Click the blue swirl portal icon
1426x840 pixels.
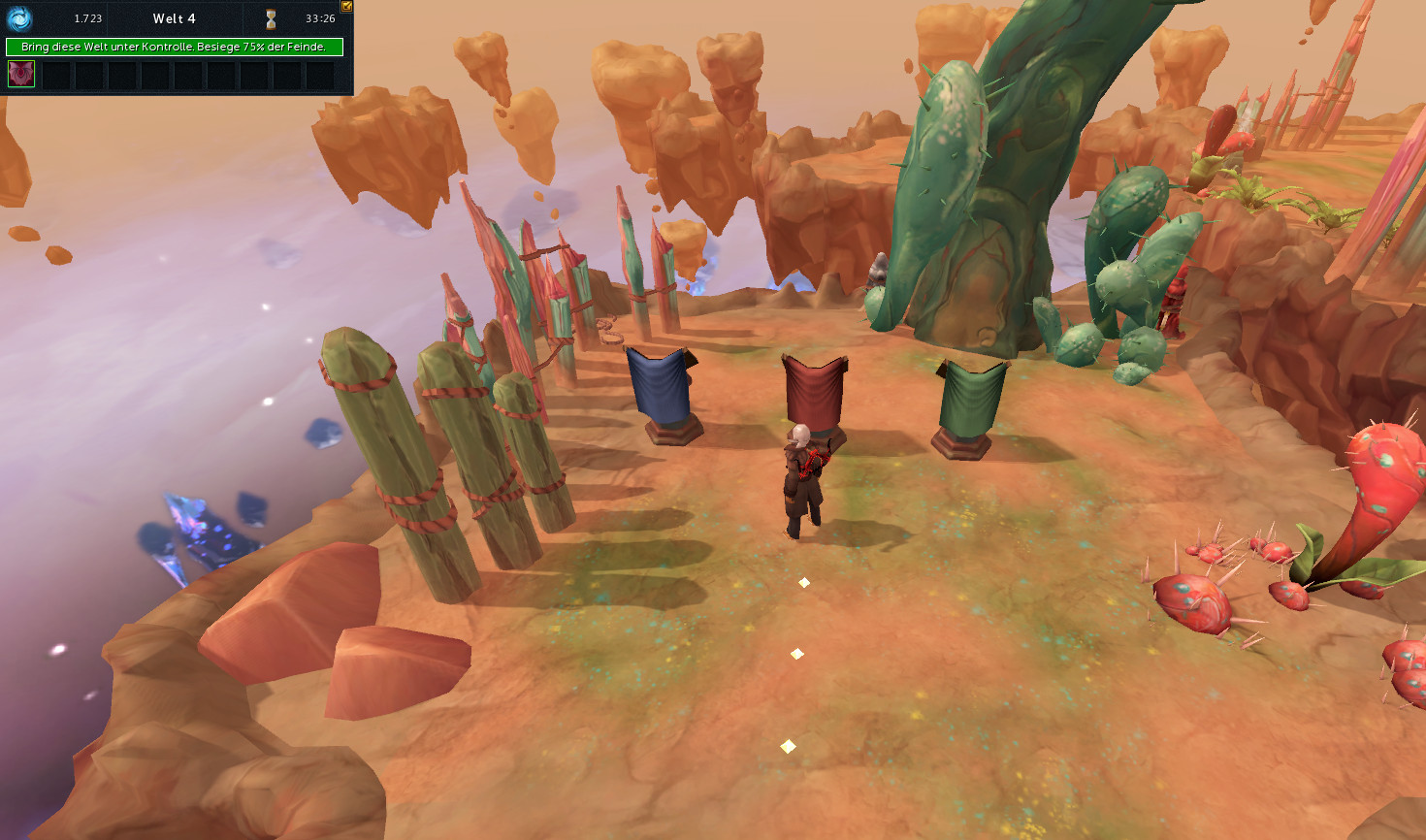(19, 18)
